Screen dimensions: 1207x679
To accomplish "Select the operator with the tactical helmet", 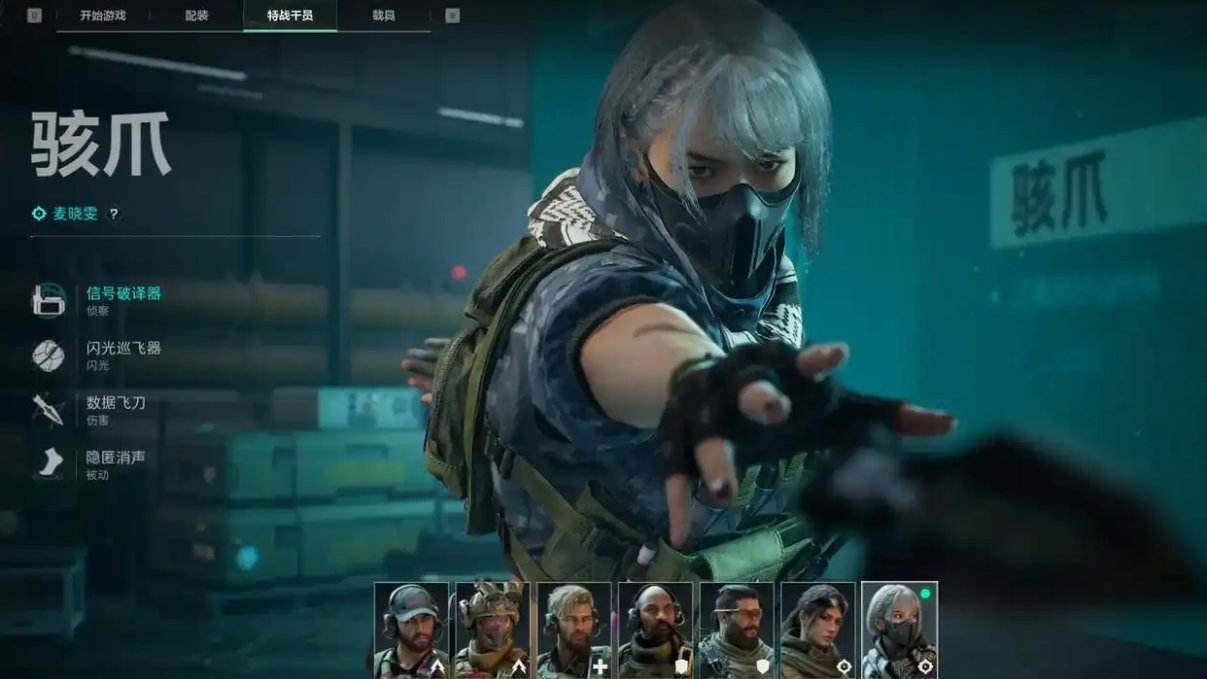I will [x=492, y=630].
